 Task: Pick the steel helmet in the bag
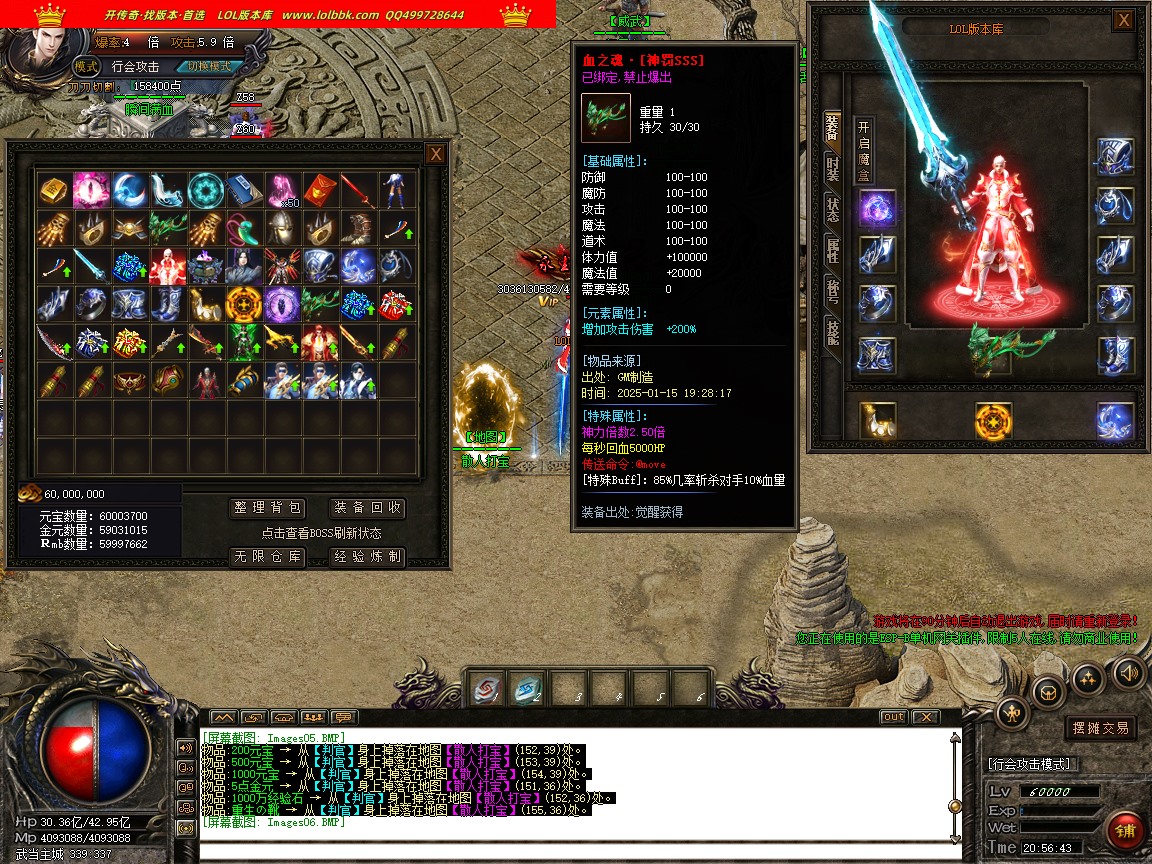tap(280, 227)
